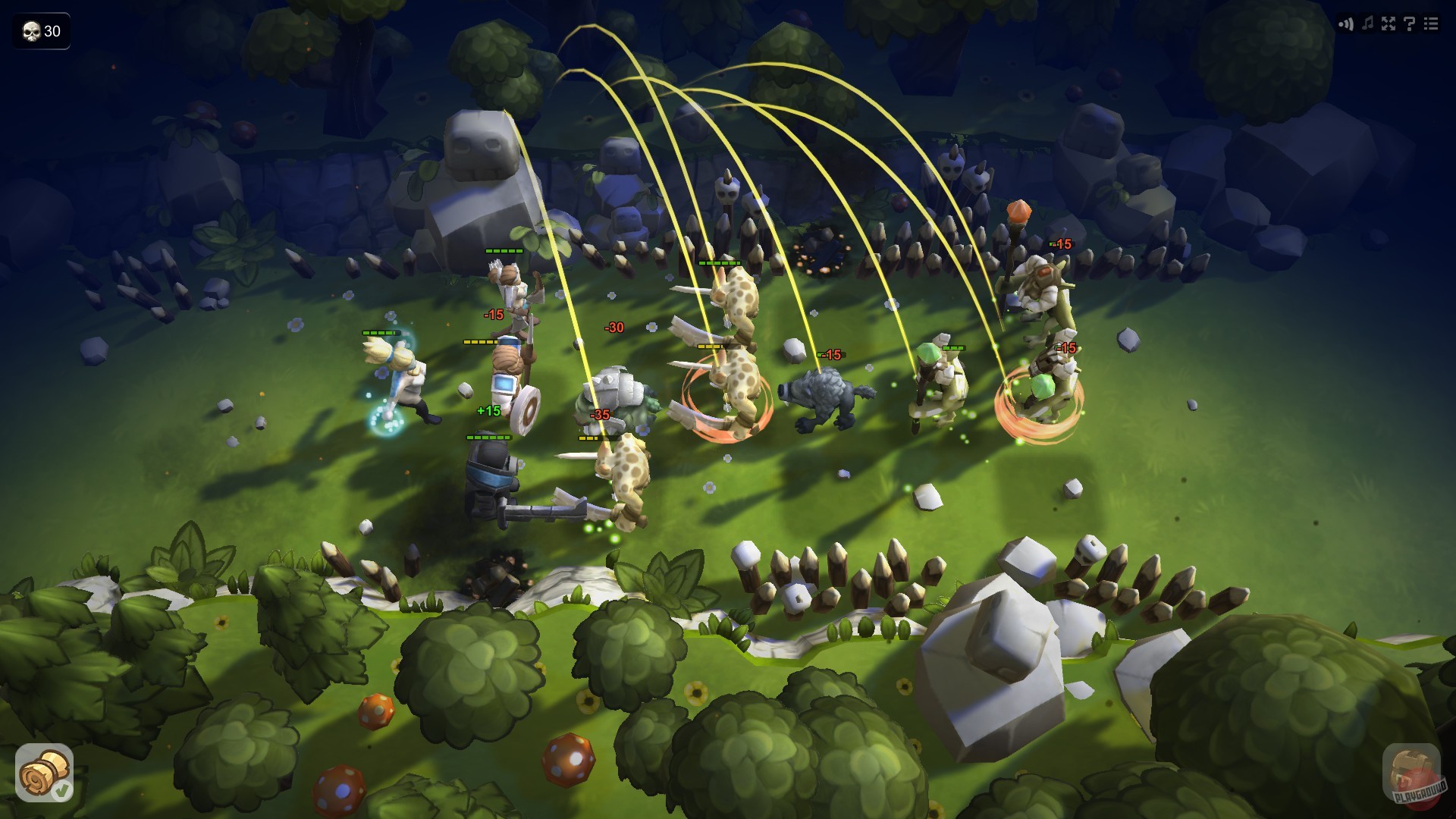The image size is (1456, 819).
Task: Click the fullscreen expand icon
Action: [x=1388, y=24]
